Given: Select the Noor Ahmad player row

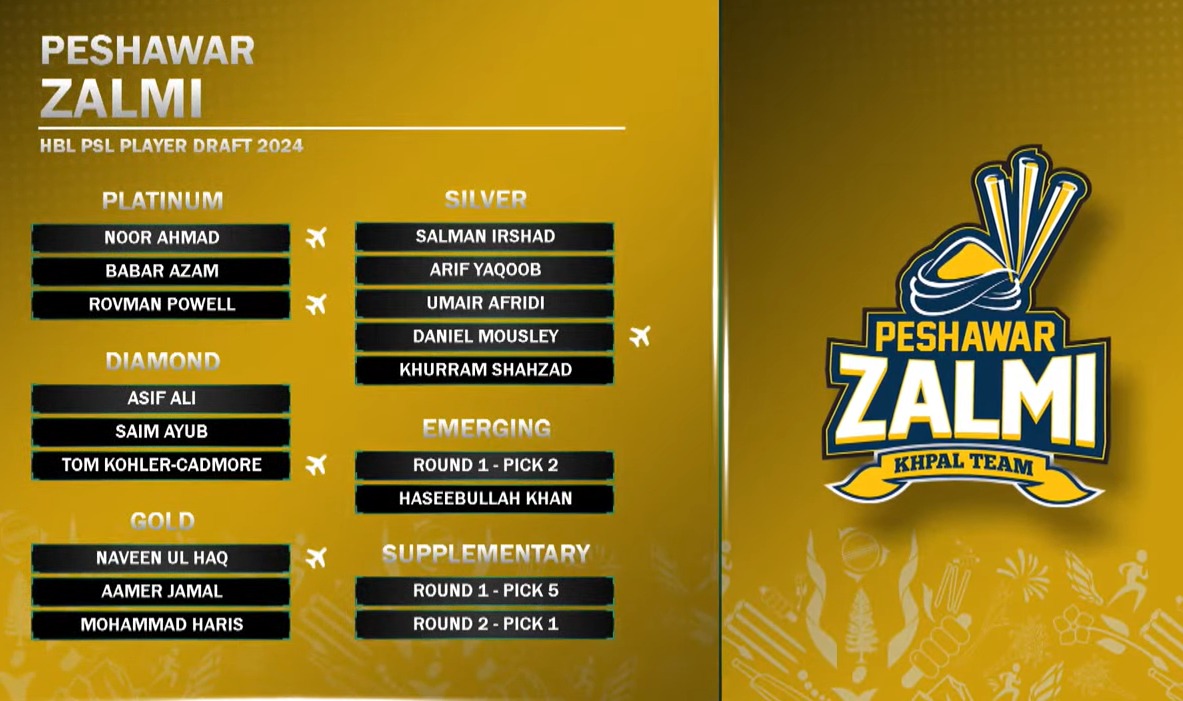Looking at the screenshot, I should pos(161,238).
